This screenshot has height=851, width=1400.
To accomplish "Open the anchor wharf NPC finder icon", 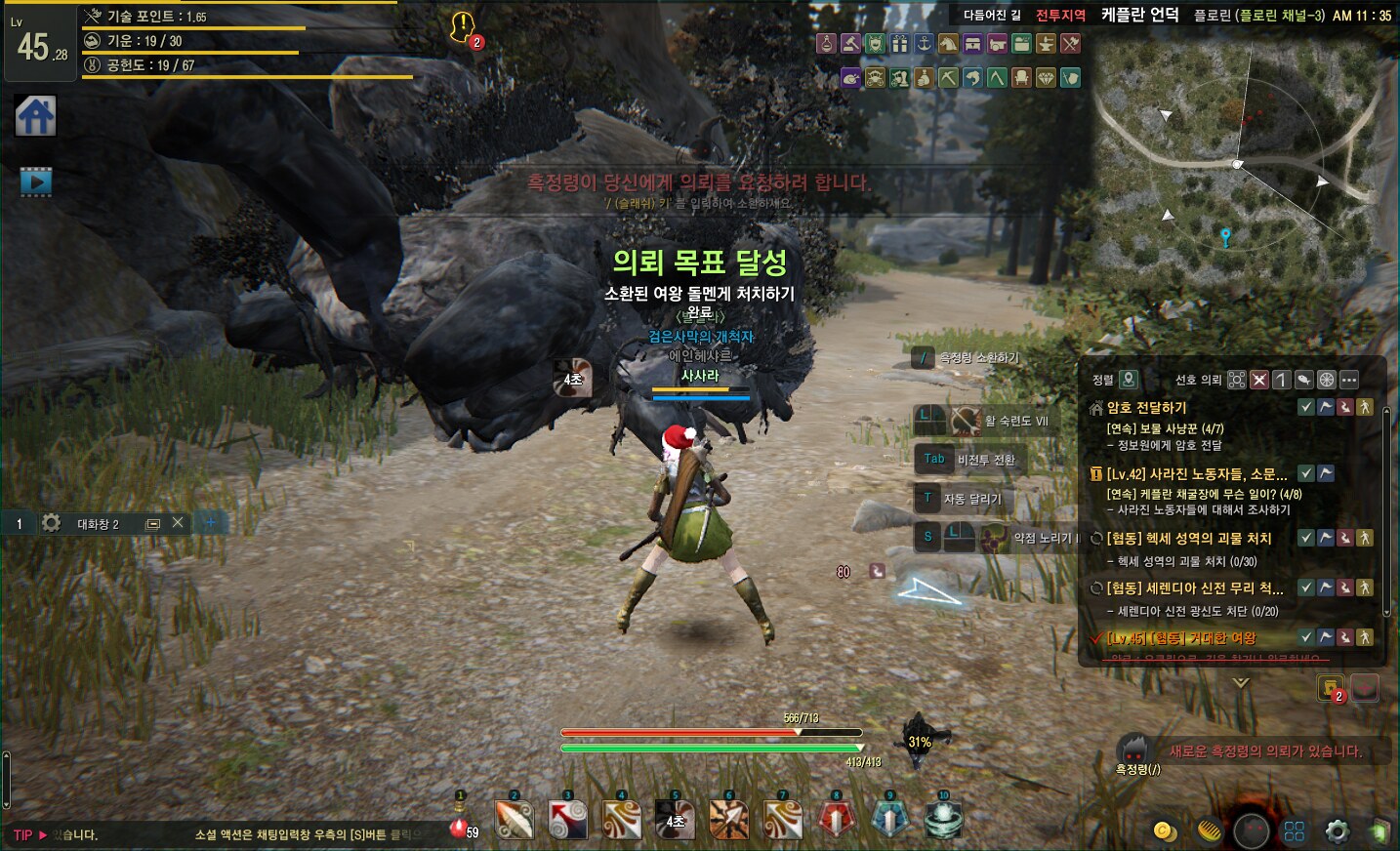I will (x=924, y=44).
